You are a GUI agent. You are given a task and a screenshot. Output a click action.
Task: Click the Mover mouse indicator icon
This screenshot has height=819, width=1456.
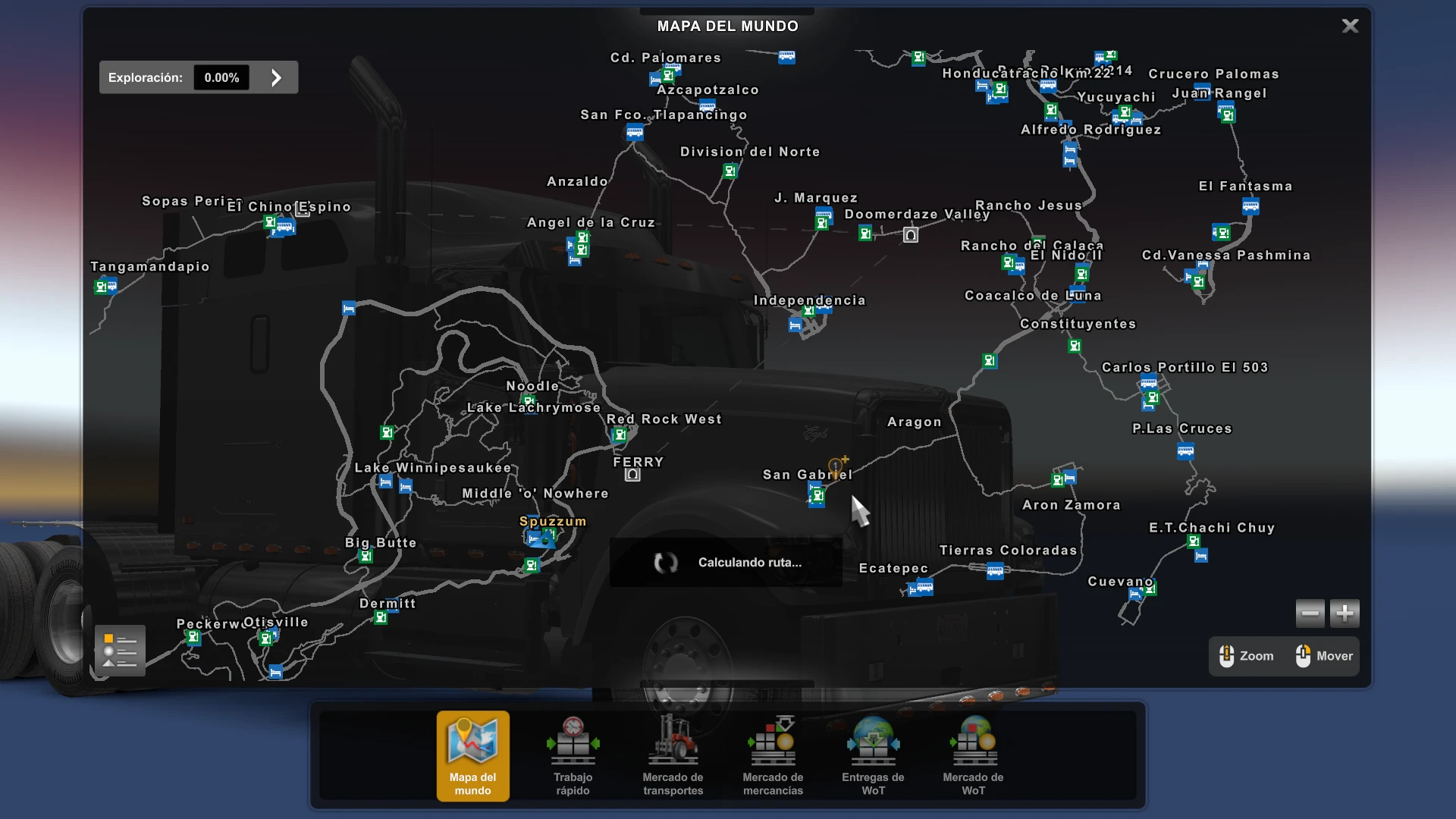coord(1304,655)
